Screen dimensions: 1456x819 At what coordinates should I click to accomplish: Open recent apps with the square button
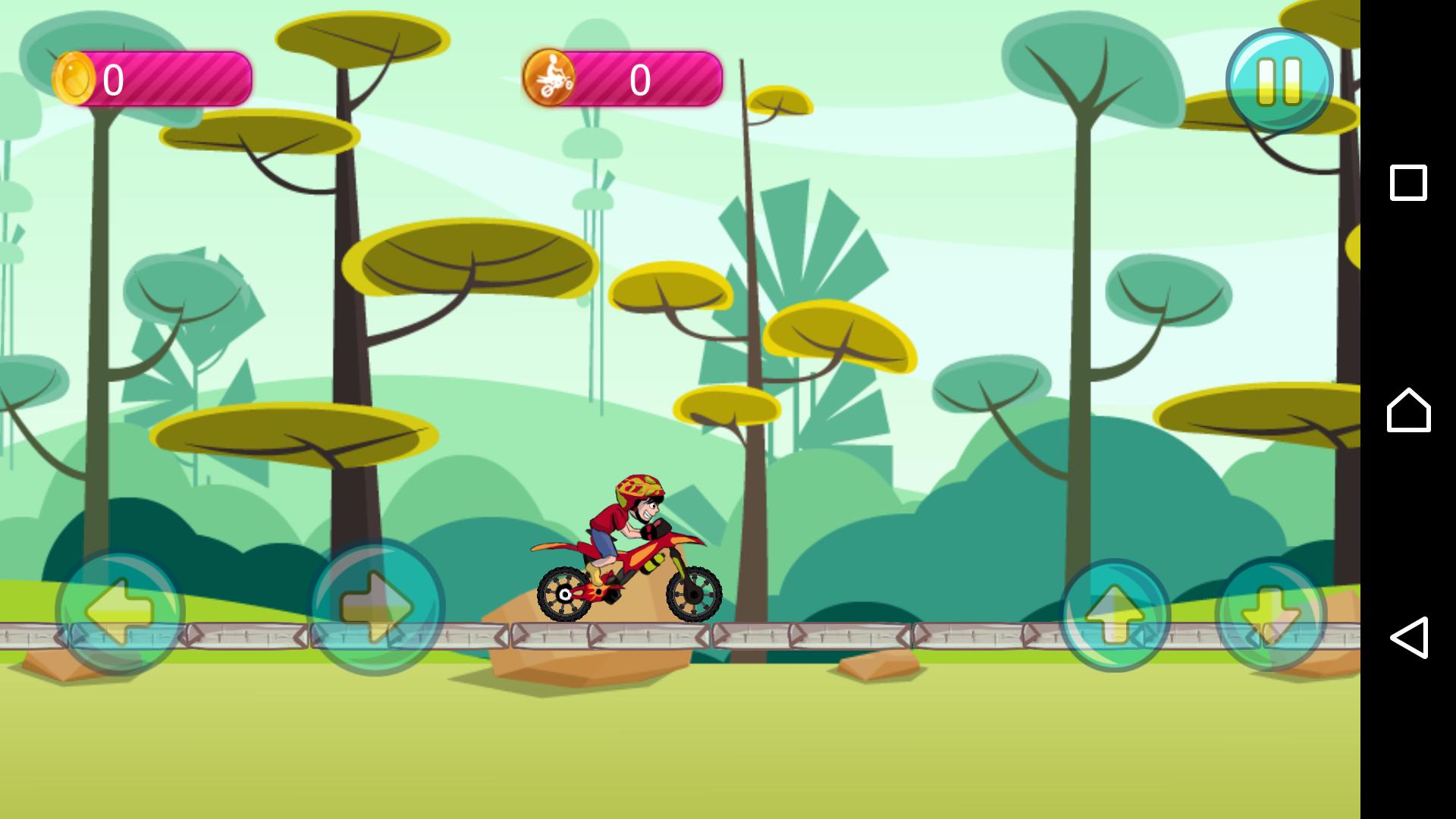pyautogui.click(x=1407, y=182)
